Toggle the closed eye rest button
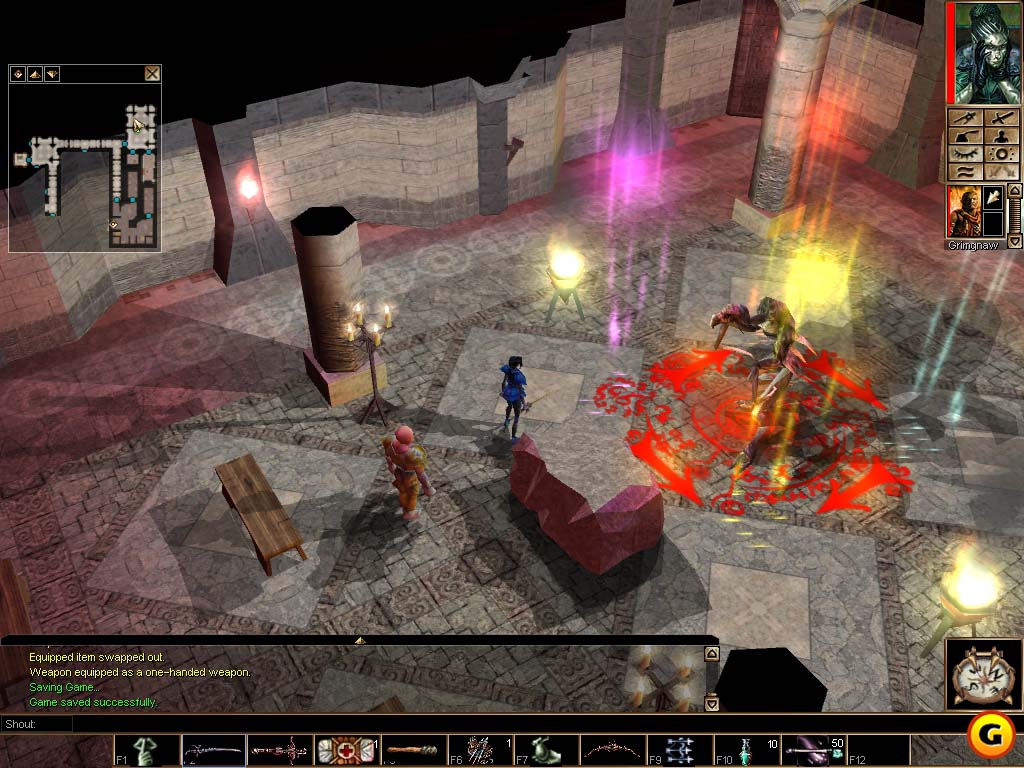This screenshot has width=1024, height=768. pos(965,154)
